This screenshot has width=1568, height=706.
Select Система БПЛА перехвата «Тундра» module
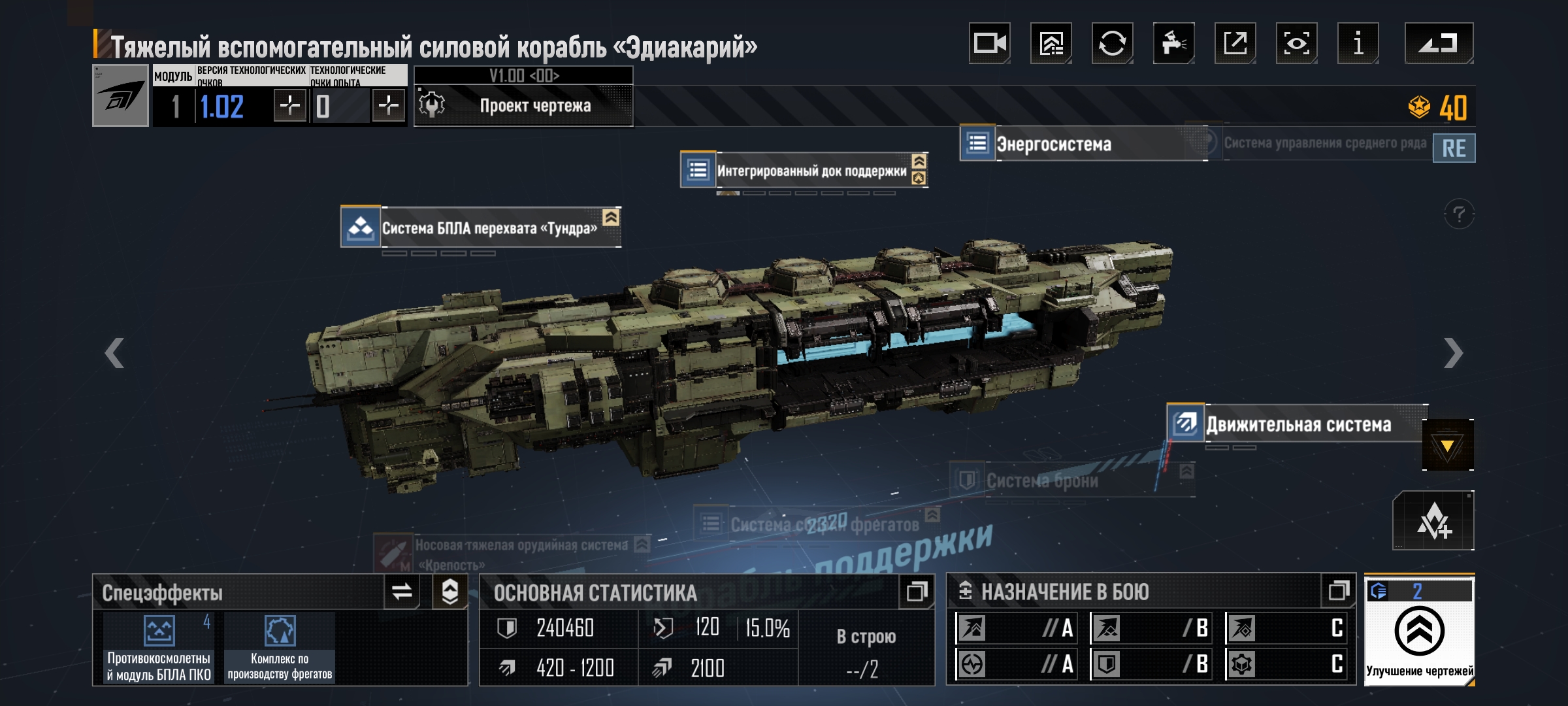pyautogui.click(x=489, y=228)
